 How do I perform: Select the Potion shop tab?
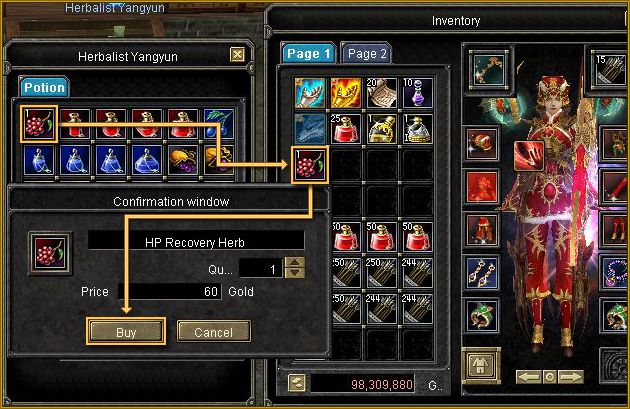coord(43,87)
